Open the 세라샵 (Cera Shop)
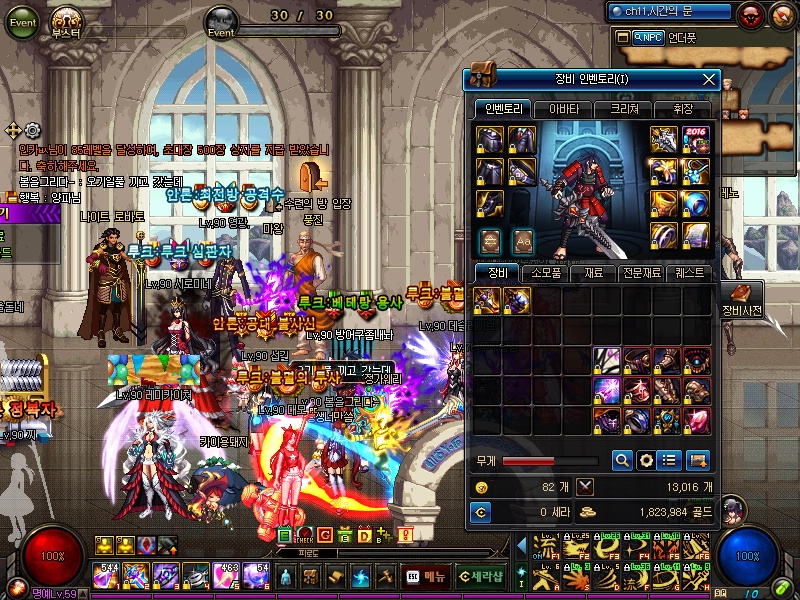 [479, 576]
